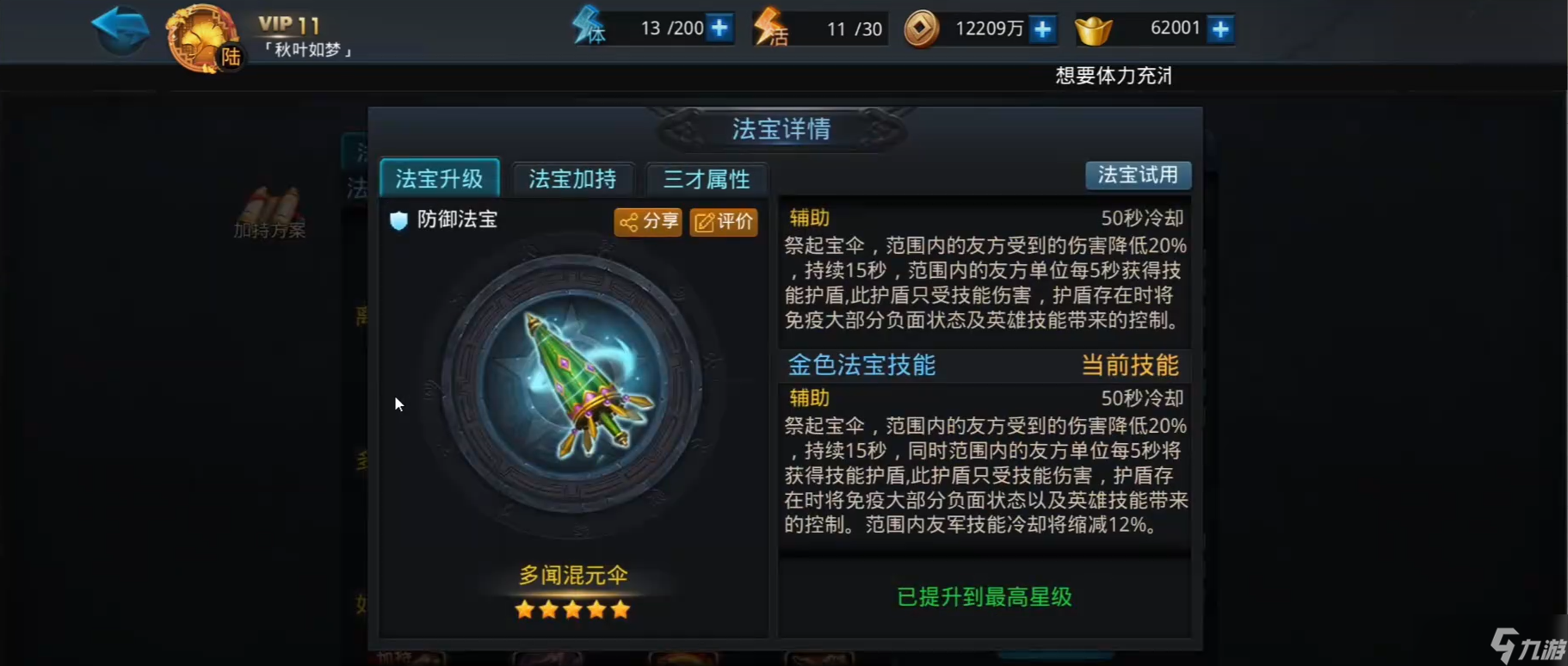
Task: Switch to the 法宝加持 tab
Action: [x=572, y=179]
